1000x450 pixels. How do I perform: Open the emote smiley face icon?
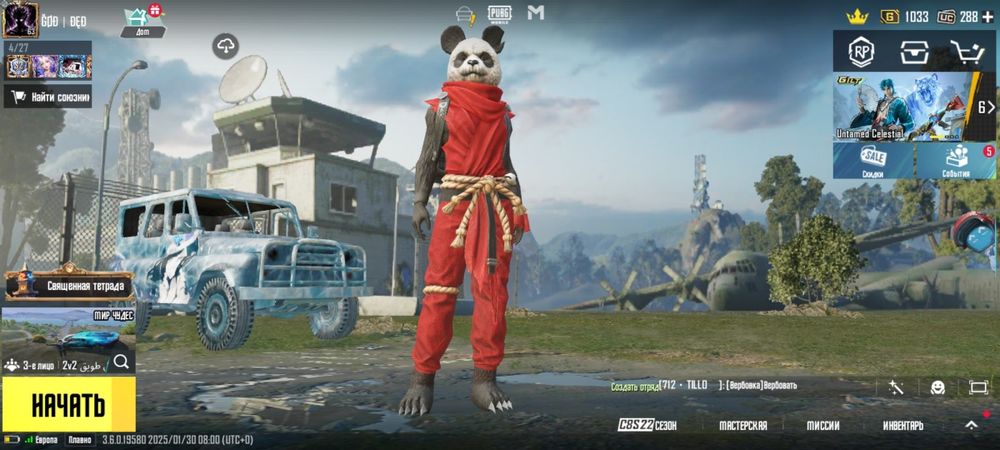tap(937, 387)
